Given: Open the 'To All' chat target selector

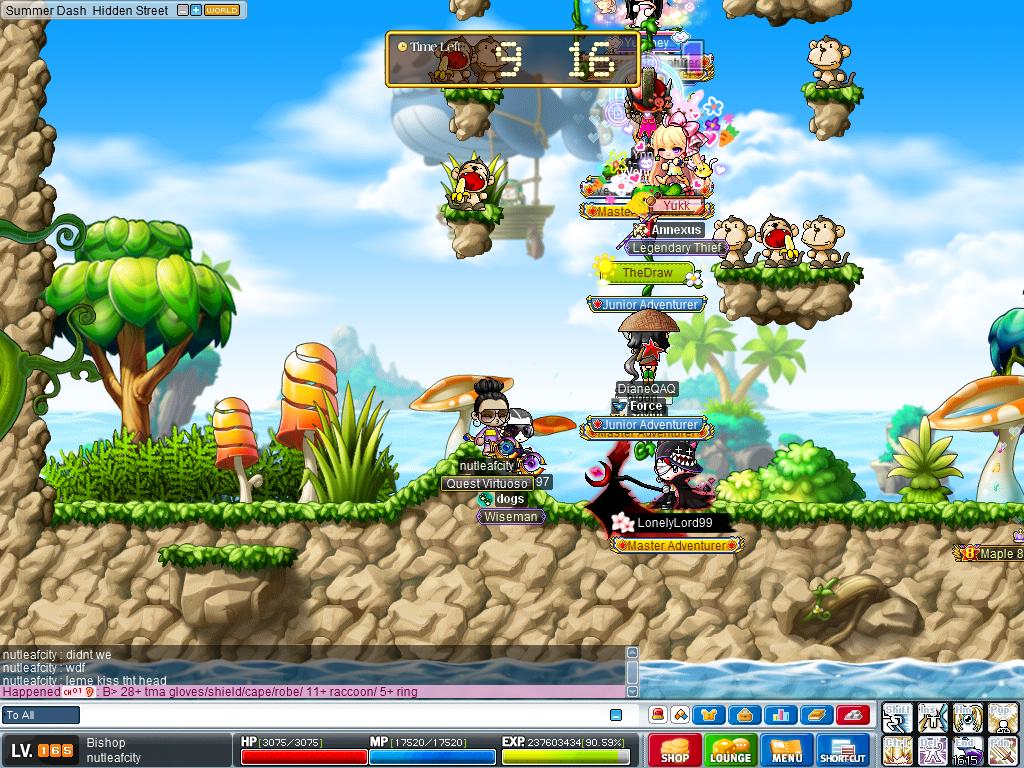Looking at the screenshot, I should click(41, 715).
